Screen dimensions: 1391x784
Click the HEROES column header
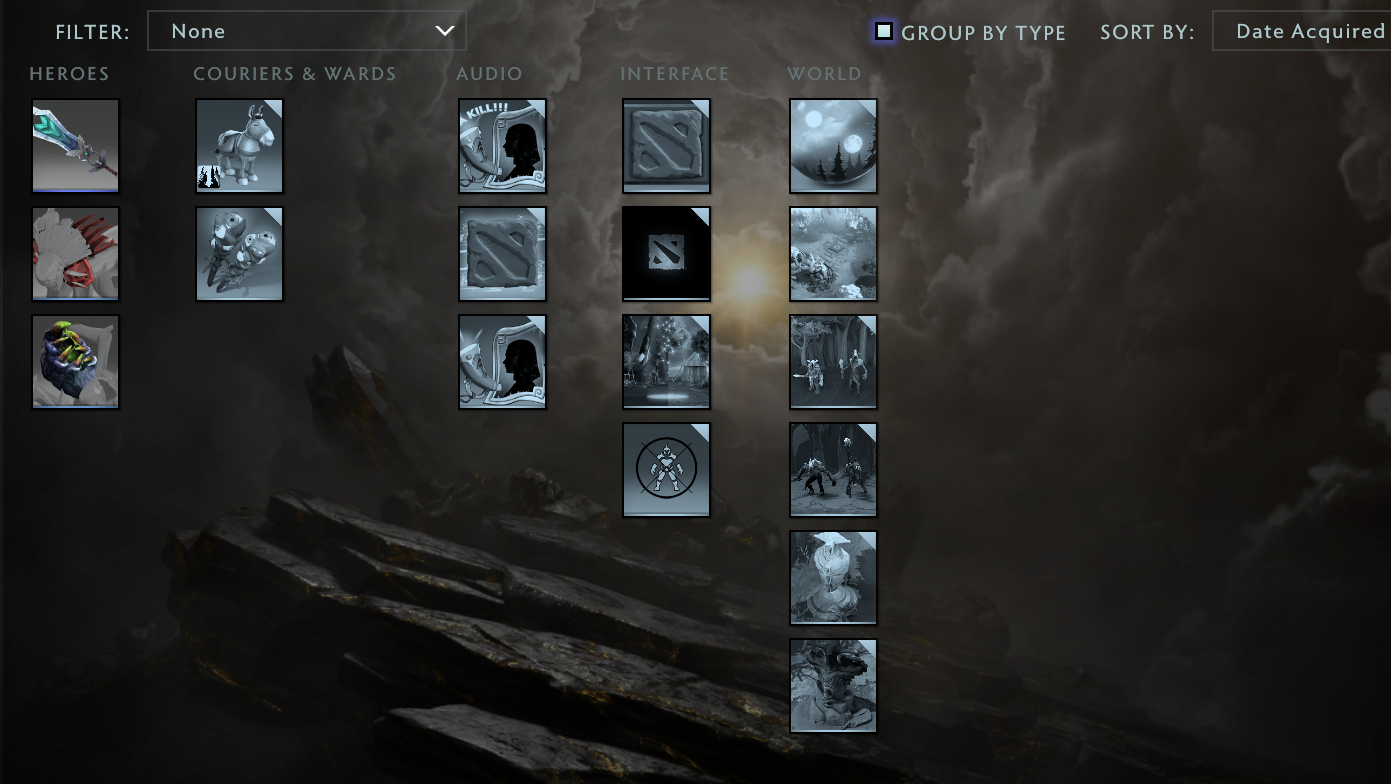tap(69, 73)
